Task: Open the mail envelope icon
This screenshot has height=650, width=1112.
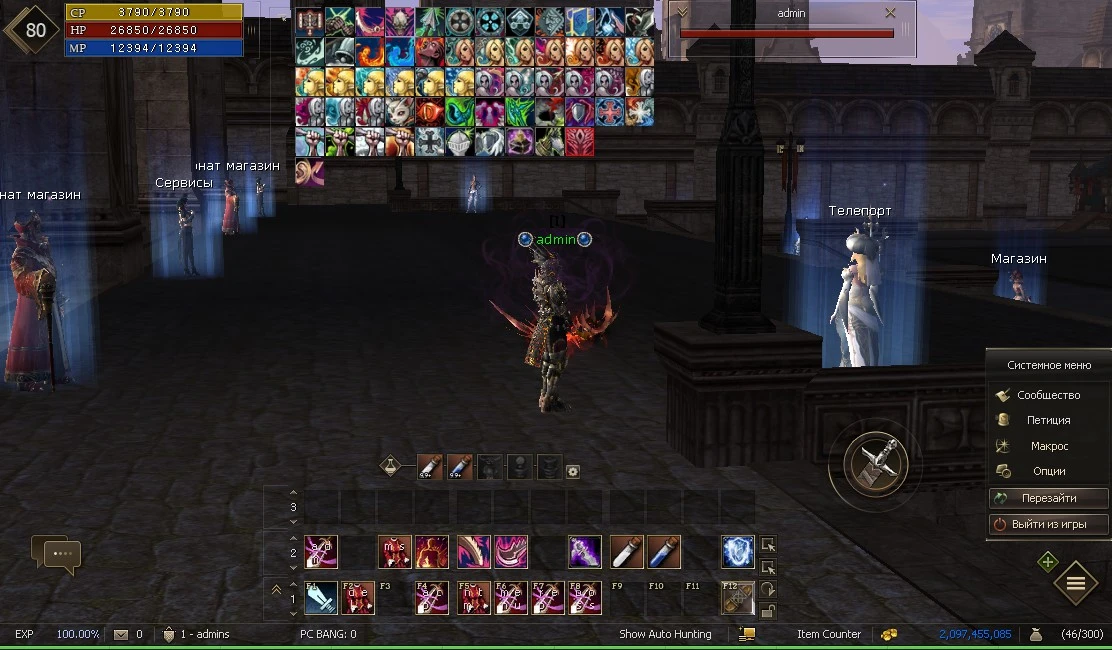Action: 121,634
